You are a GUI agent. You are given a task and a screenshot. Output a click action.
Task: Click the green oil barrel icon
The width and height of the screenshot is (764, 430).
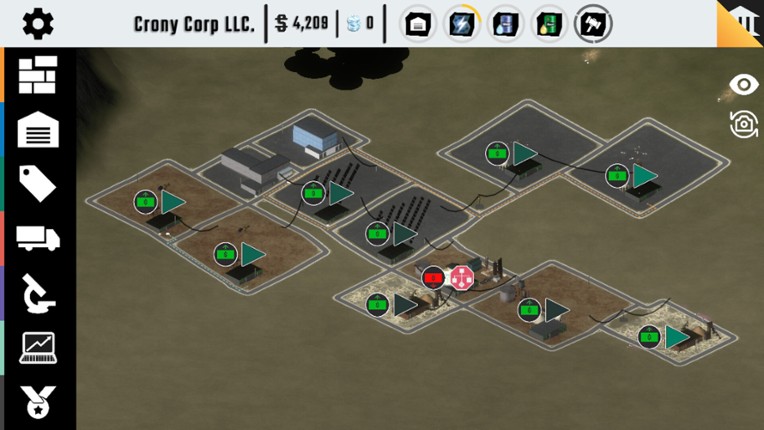coord(550,24)
